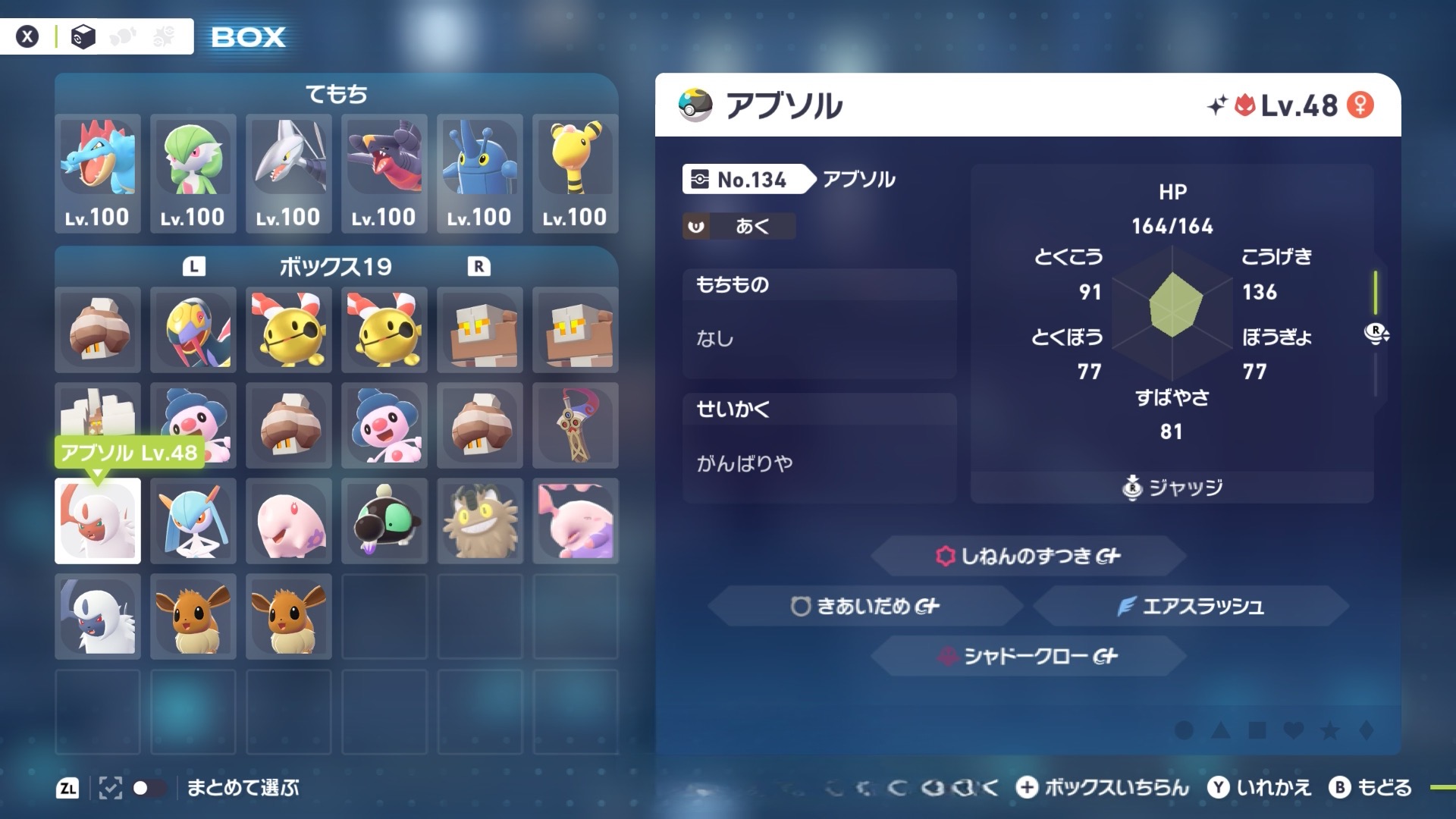Select the move シャドークロー
The height and width of the screenshot is (819, 1456).
pos(1028,656)
